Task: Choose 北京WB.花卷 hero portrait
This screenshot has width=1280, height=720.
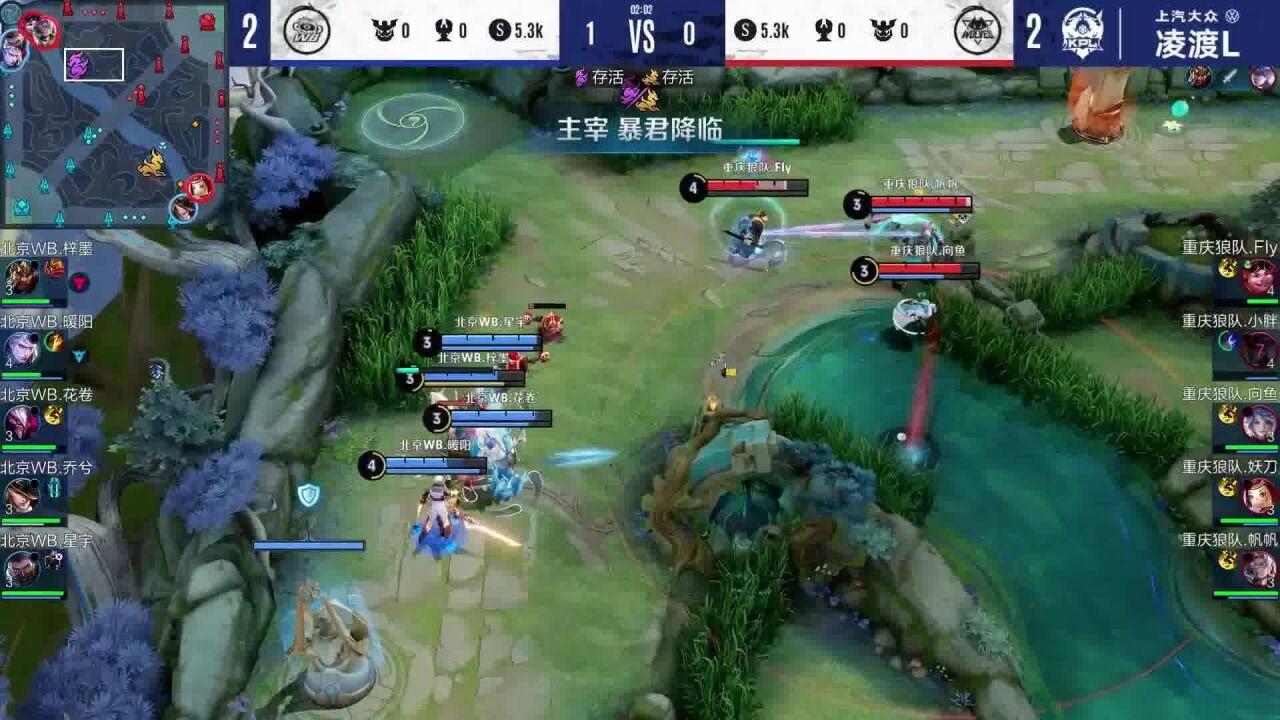Action: tap(22, 422)
